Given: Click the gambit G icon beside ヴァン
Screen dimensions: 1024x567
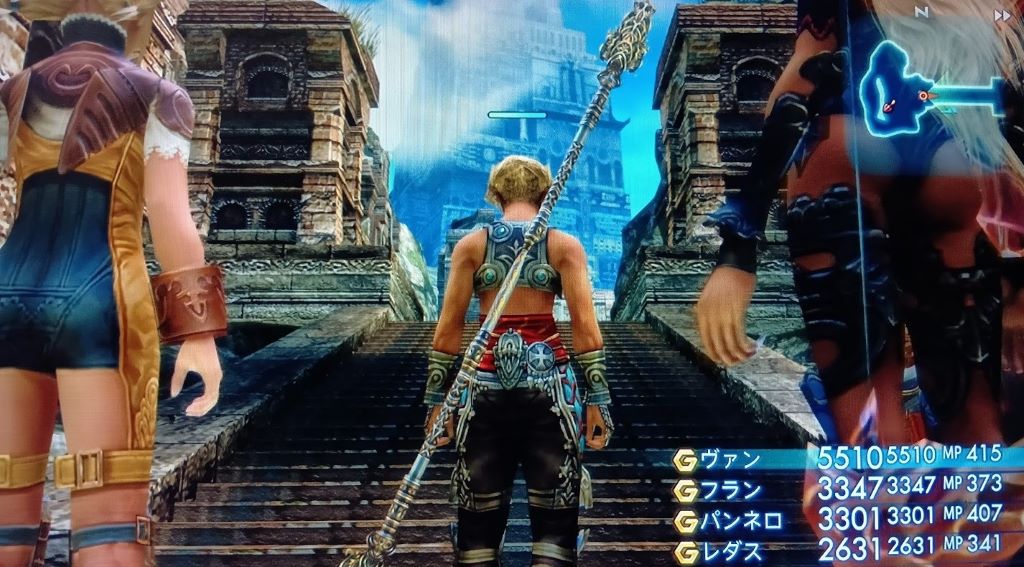Looking at the screenshot, I should [x=685, y=461].
